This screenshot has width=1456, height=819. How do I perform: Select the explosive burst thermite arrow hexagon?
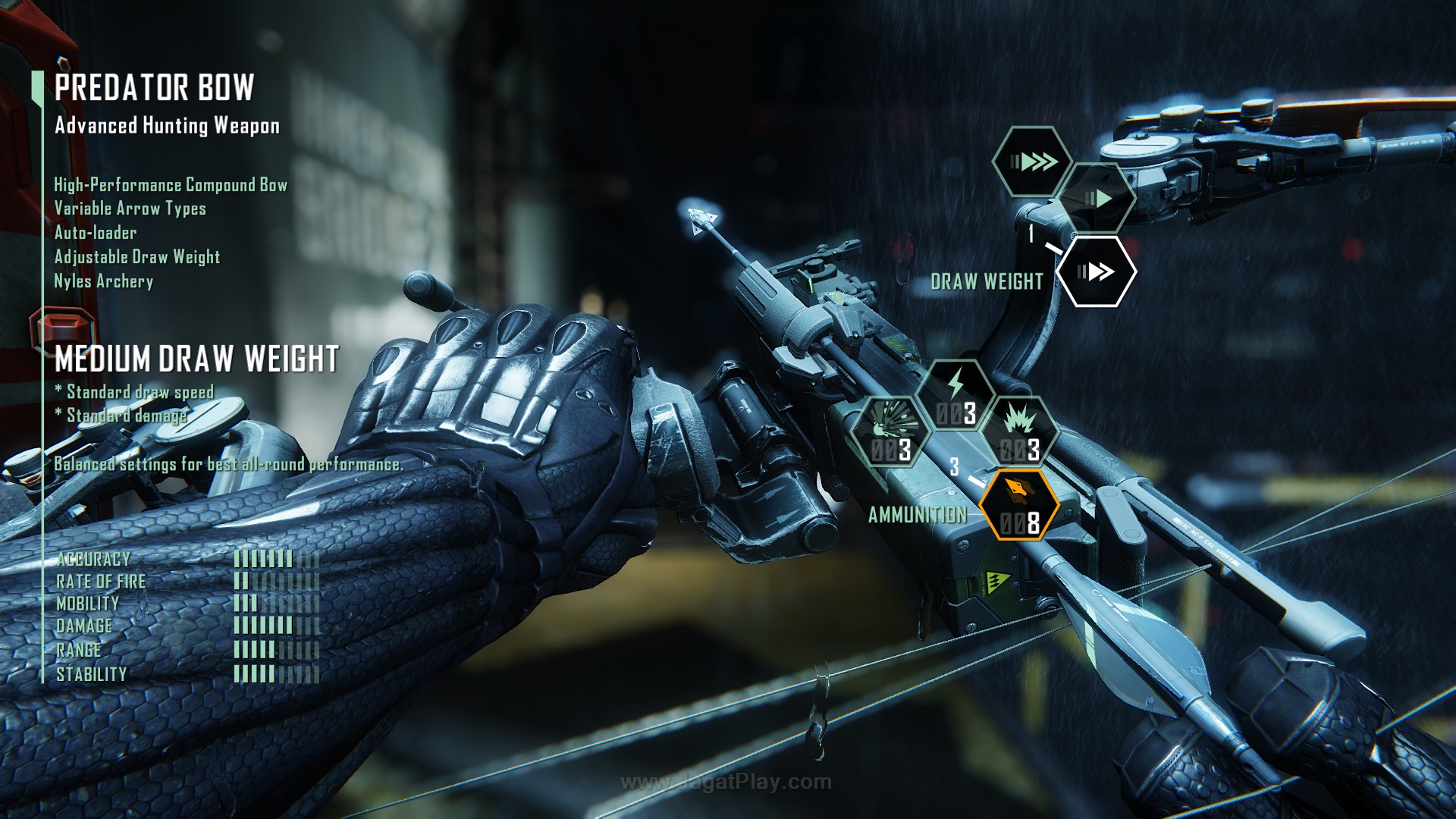(x=1019, y=432)
